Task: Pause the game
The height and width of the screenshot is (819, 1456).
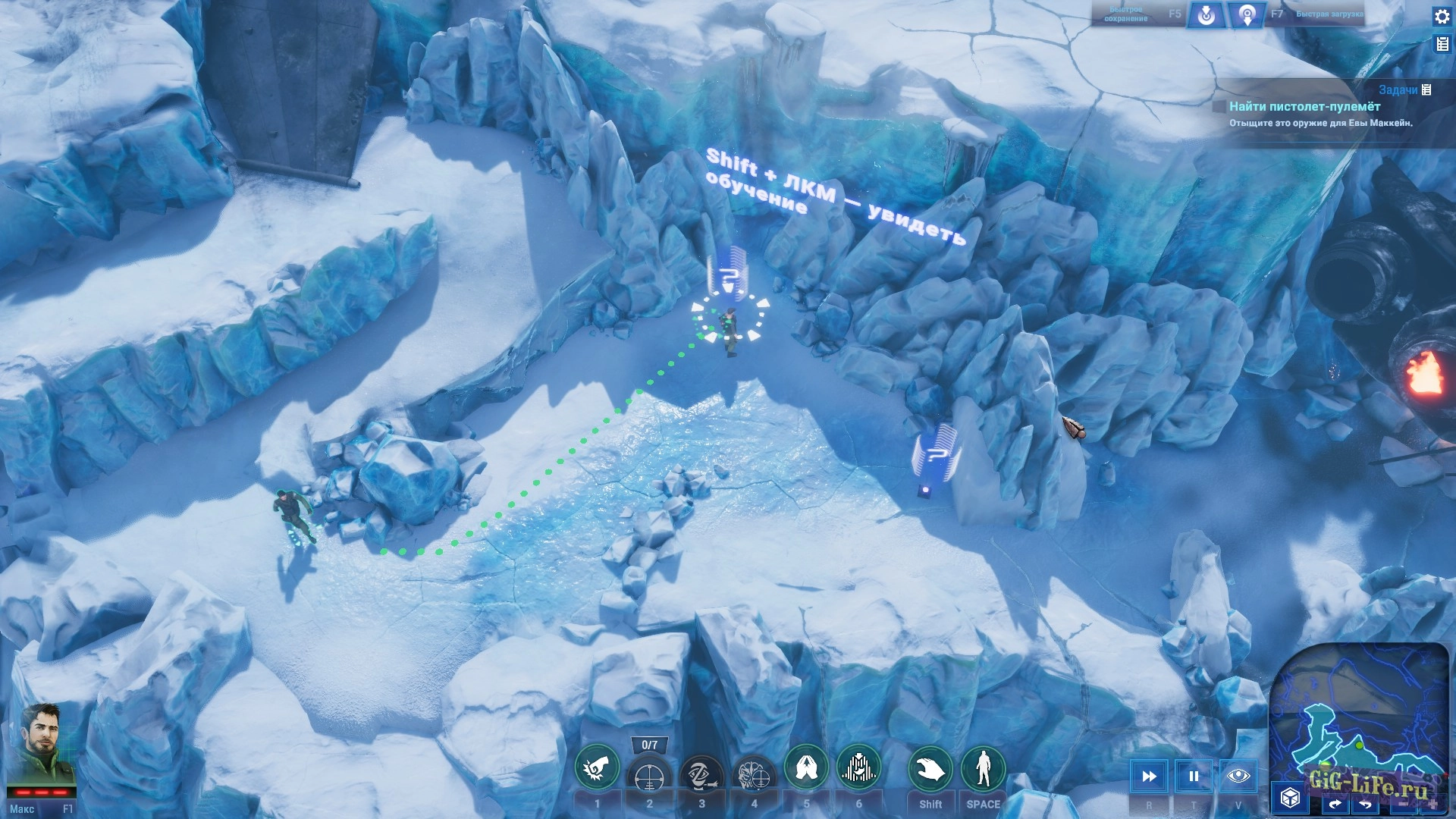Action: click(1194, 776)
